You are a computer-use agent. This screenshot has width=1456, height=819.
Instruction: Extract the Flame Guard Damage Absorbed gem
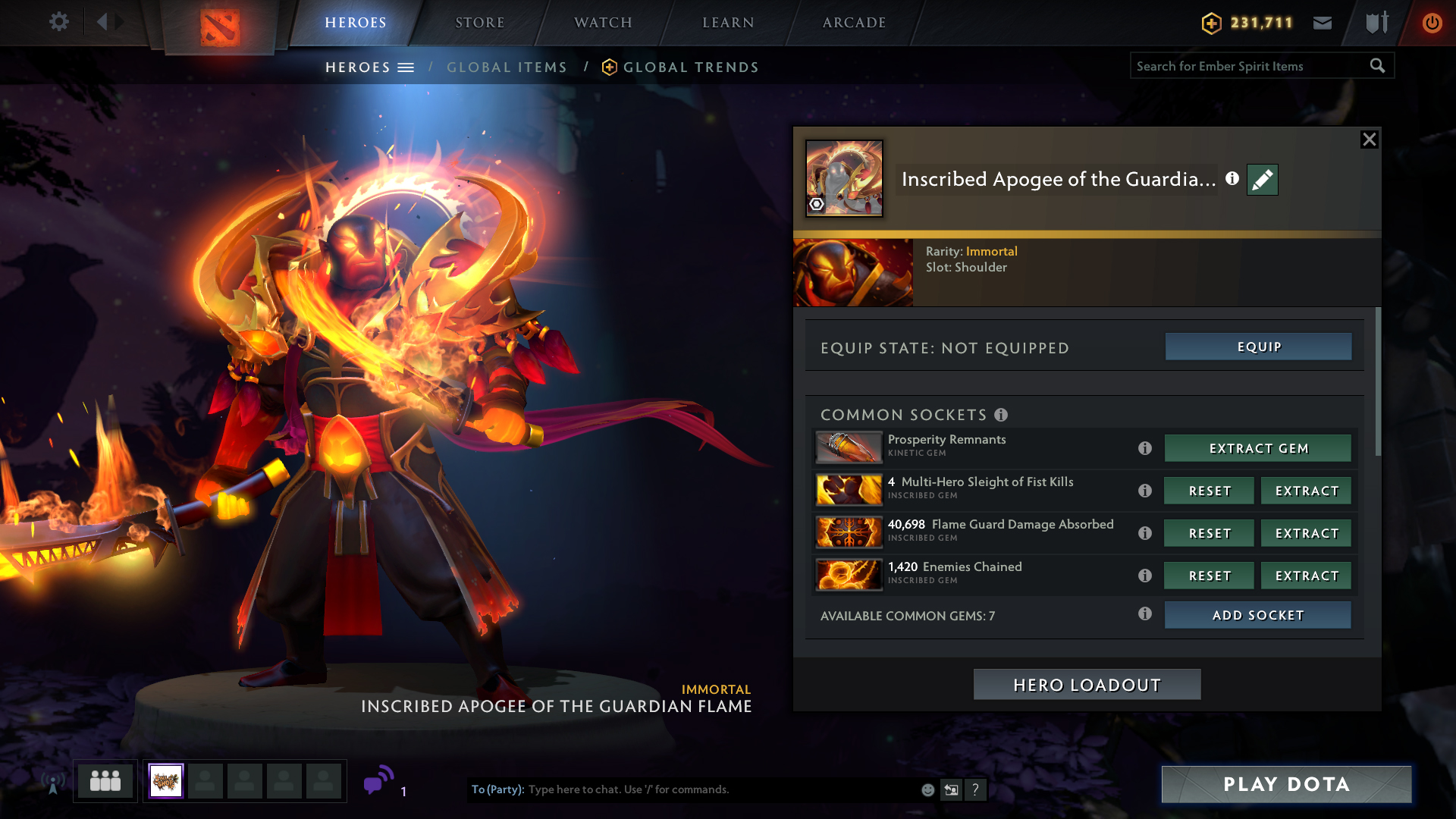coord(1307,533)
